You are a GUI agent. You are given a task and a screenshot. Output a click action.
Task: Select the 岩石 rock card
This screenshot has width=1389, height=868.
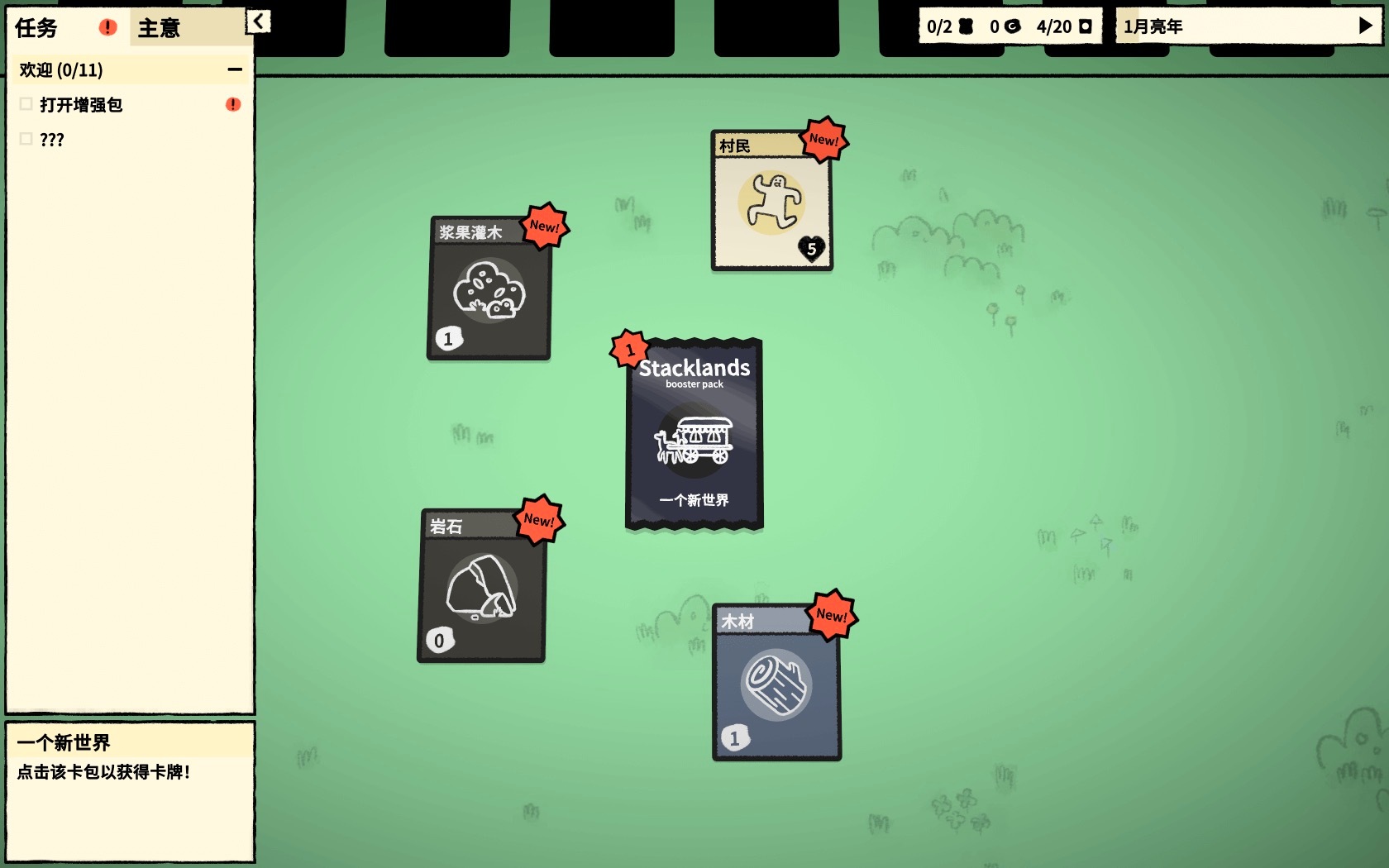(481, 586)
